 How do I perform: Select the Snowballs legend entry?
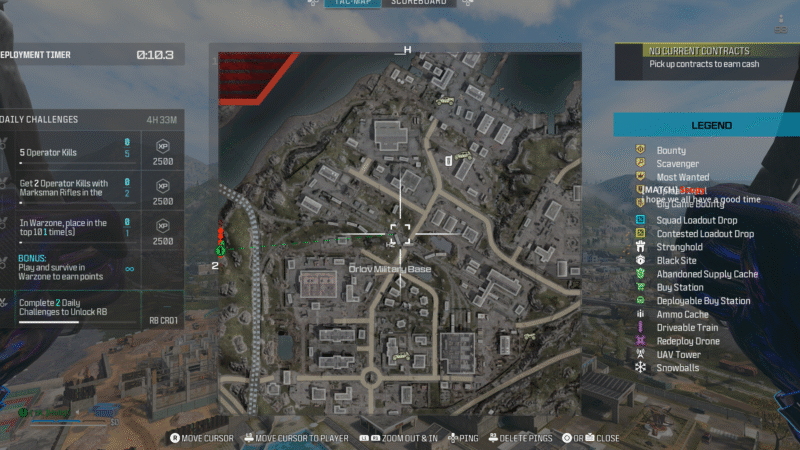pos(676,368)
